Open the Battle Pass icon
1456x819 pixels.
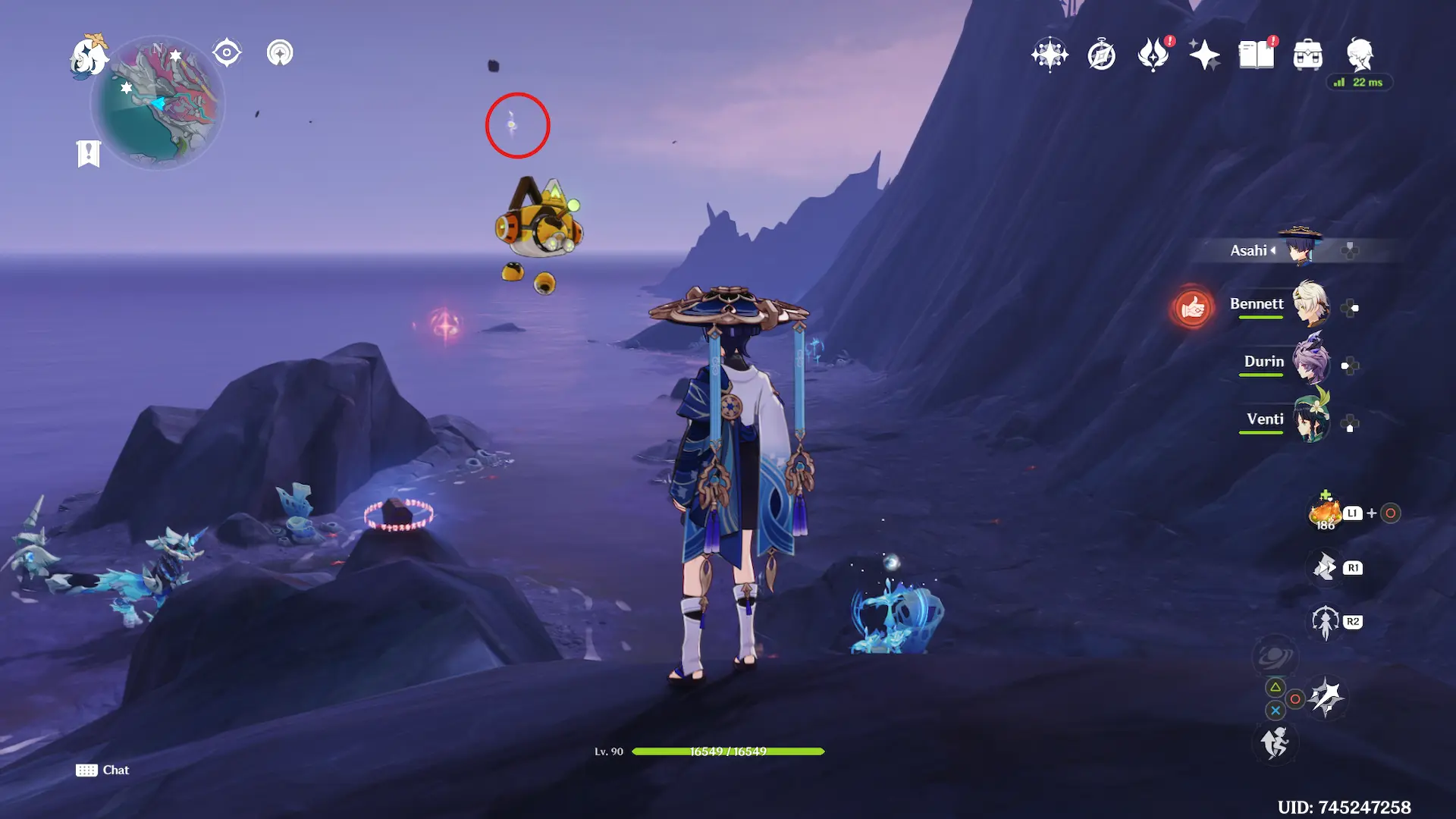1153,55
